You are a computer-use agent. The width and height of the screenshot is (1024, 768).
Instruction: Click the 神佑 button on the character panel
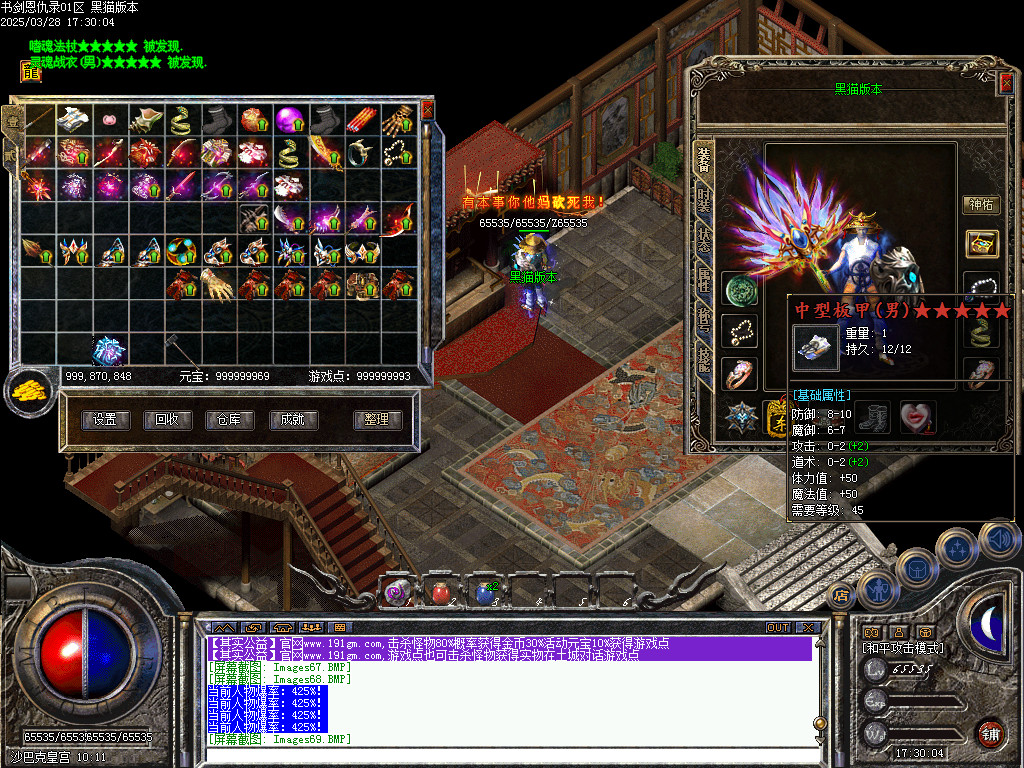pos(981,205)
